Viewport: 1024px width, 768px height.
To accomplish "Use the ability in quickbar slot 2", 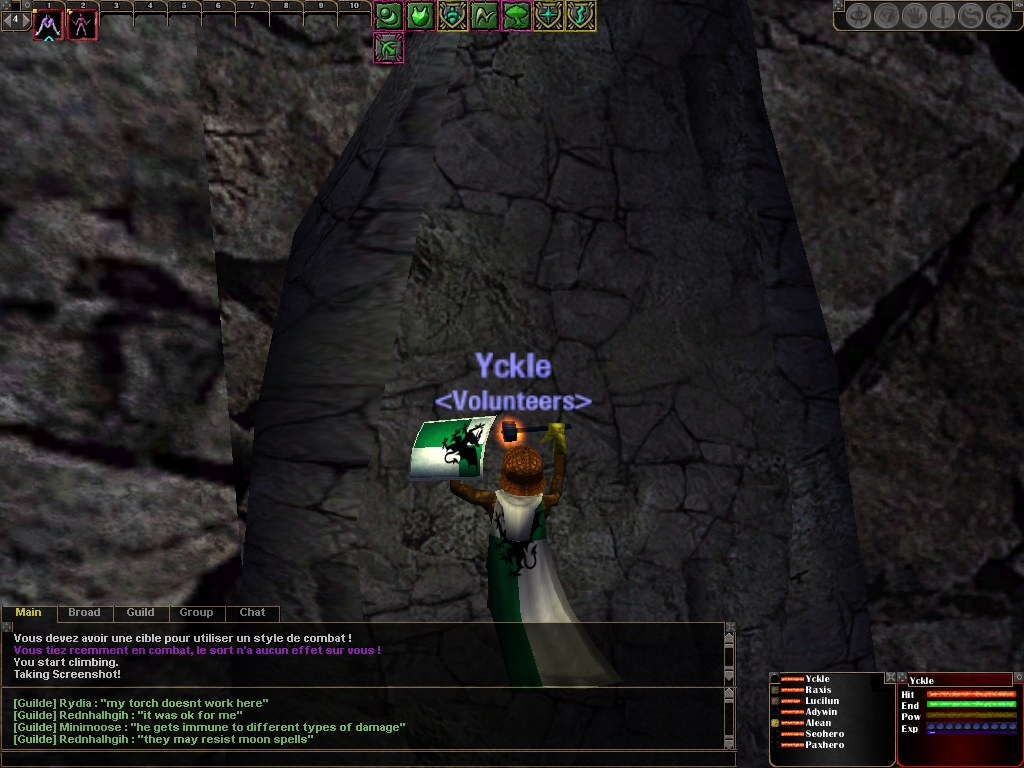I will point(82,25).
